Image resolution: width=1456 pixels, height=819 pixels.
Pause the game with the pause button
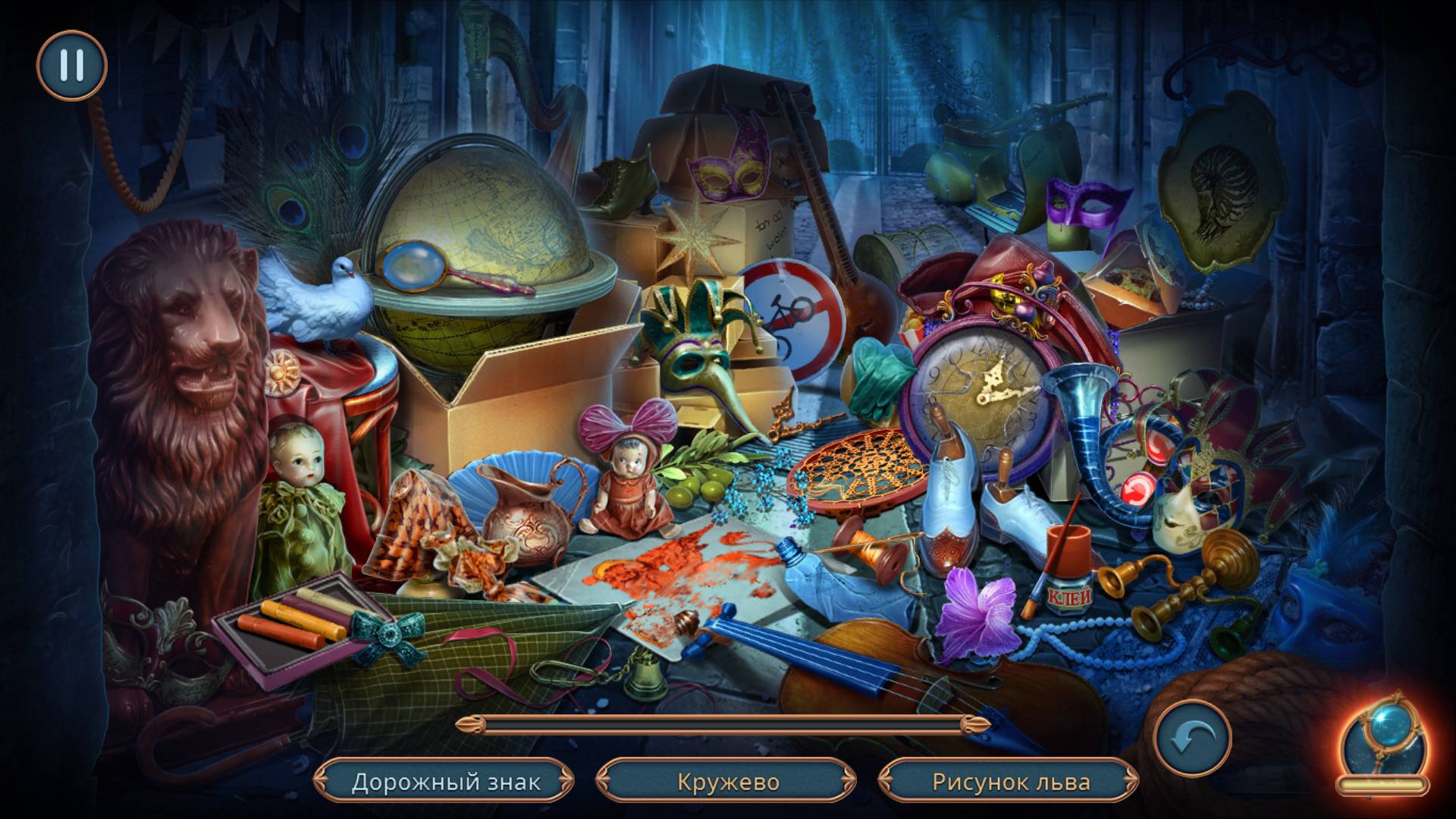[71, 66]
